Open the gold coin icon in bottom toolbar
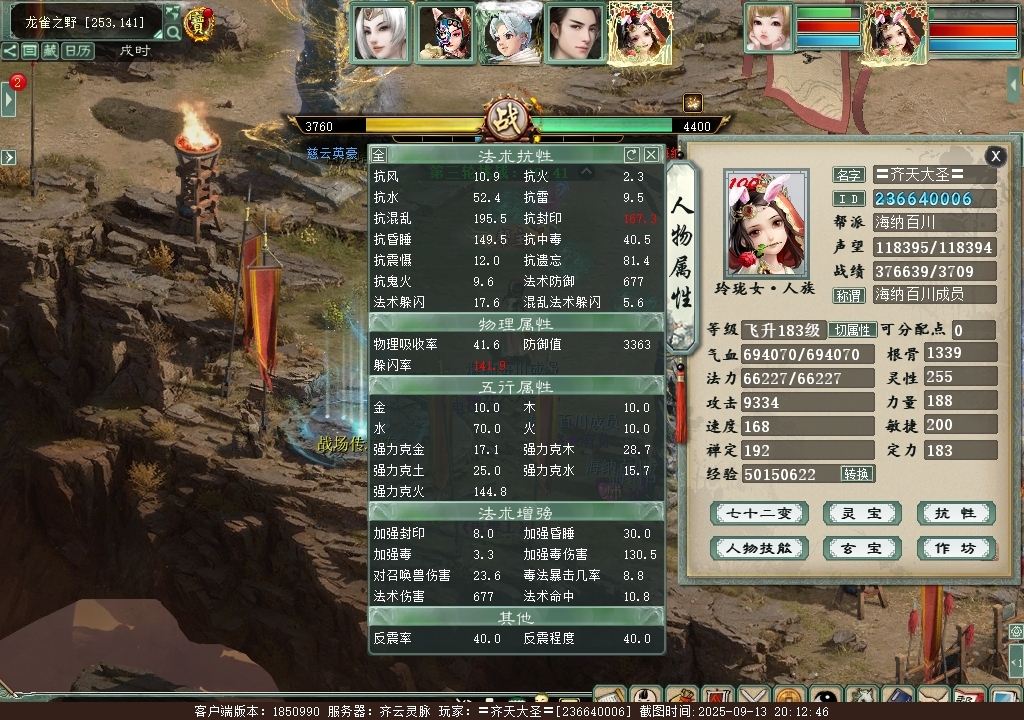Viewport: 1024px width, 720px height. coord(791,697)
